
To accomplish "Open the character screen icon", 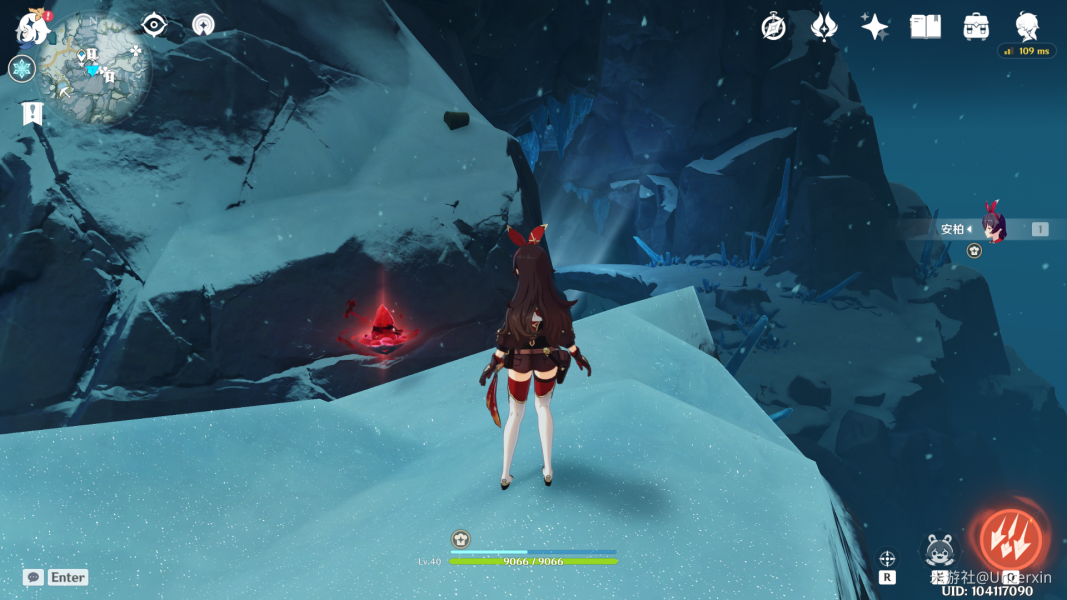I will 1027,25.
